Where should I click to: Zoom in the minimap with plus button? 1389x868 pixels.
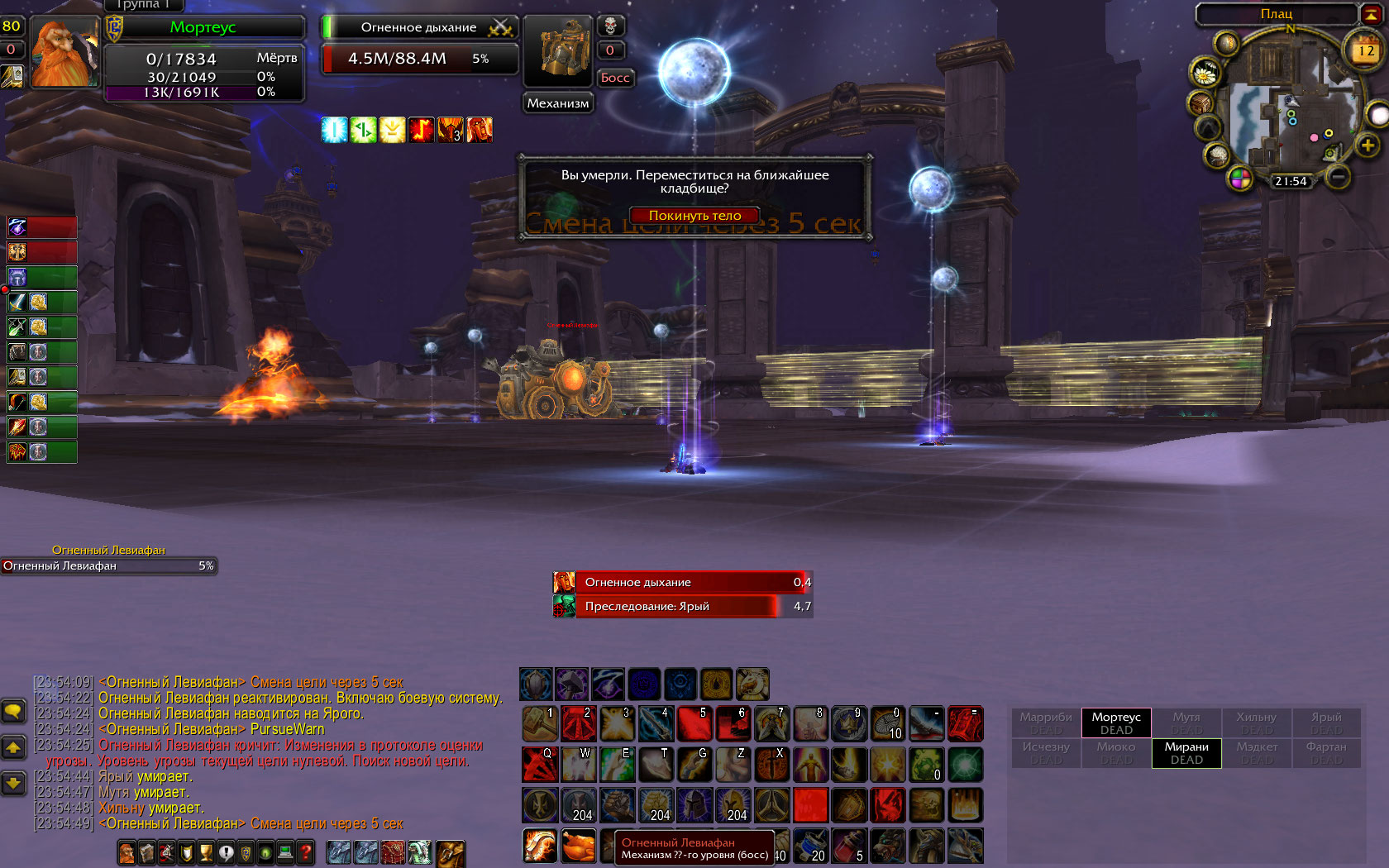pyautogui.click(x=1368, y=145)
